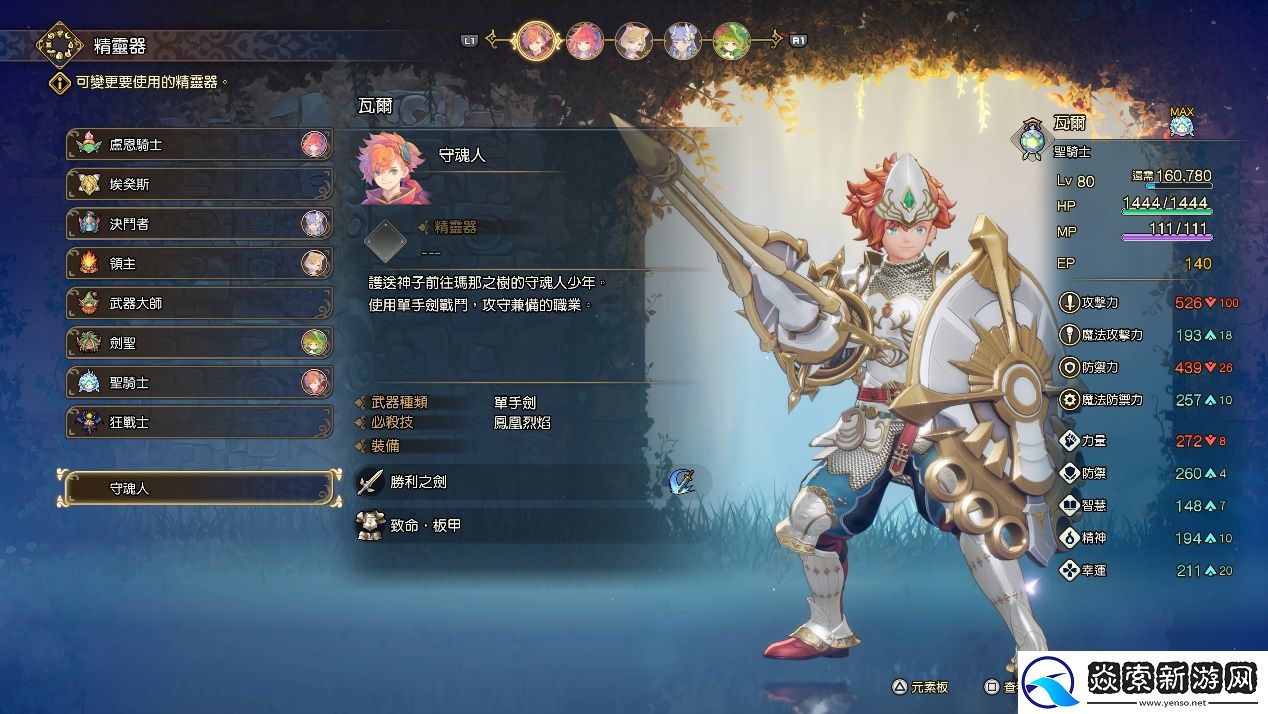Viewport: 1268px width, 714px height.
Task: Switch to the blue-haired character portrait
Action: [682, 41]
